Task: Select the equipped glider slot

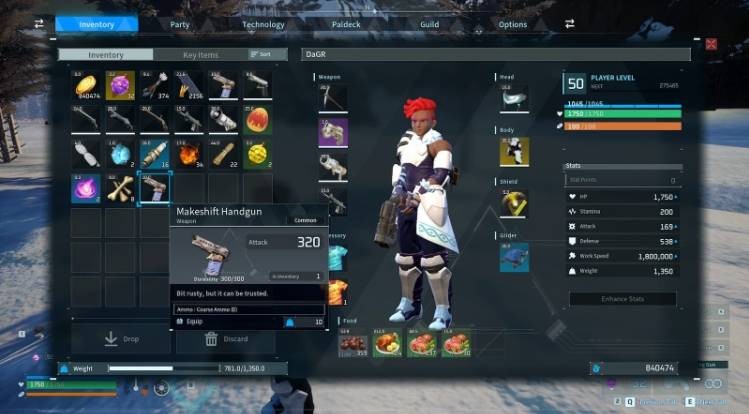Action: click(514, 257)
